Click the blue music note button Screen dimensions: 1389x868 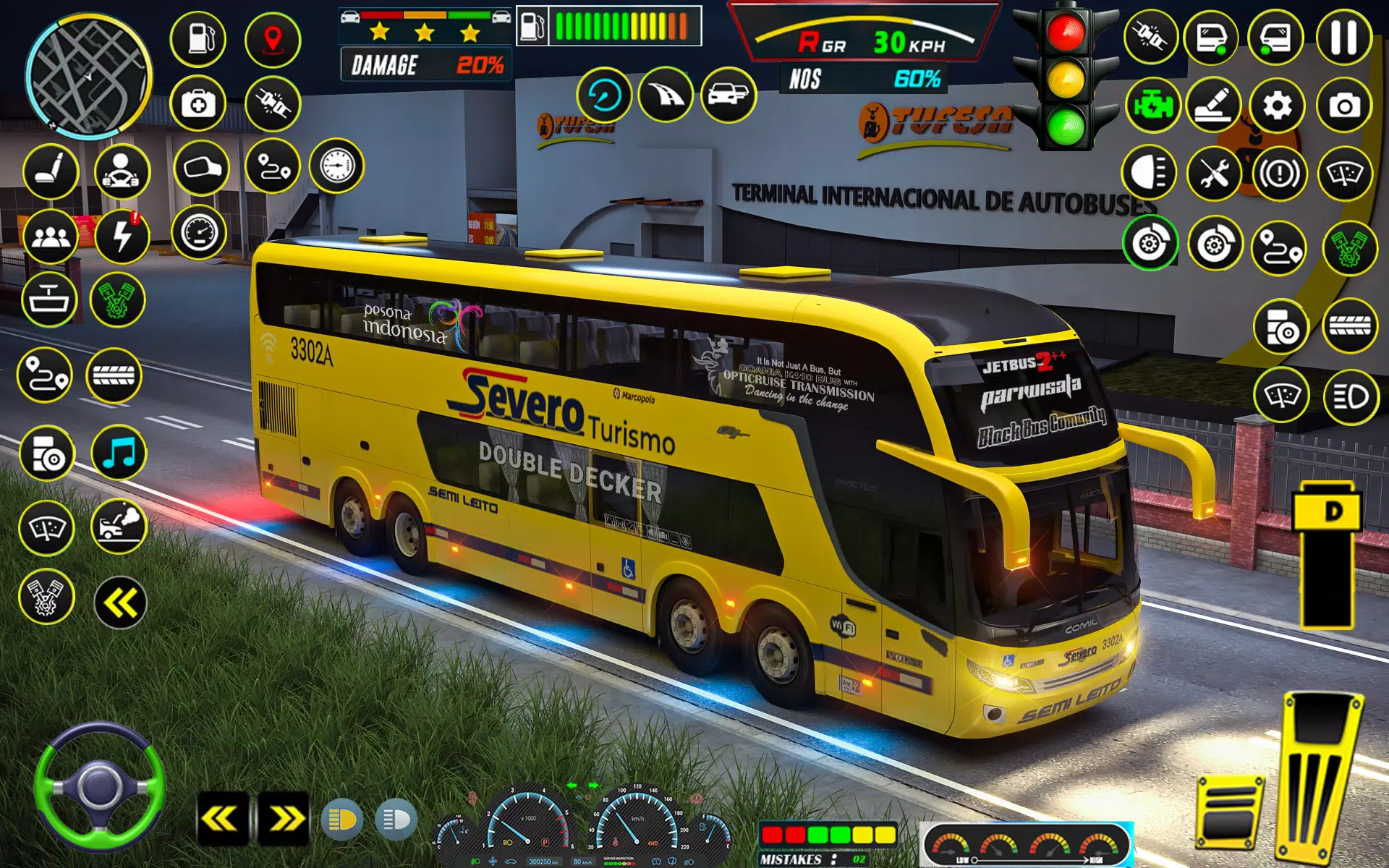coord(119,454)
